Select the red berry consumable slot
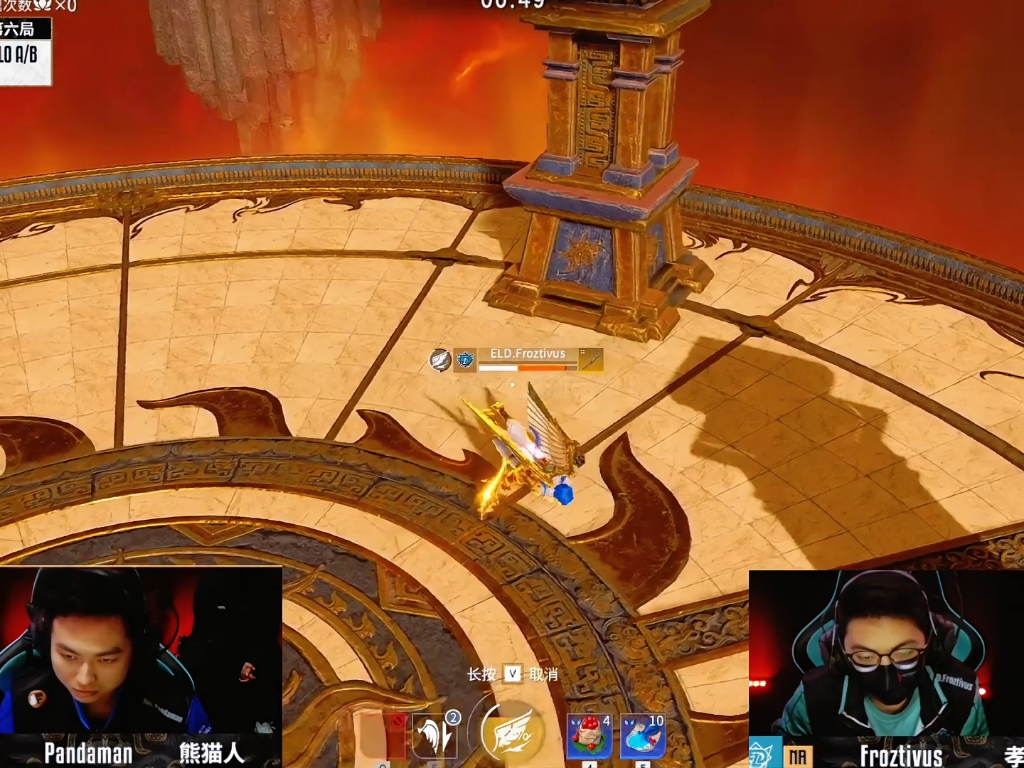1024x768 pixels. (x=590, y=737)
